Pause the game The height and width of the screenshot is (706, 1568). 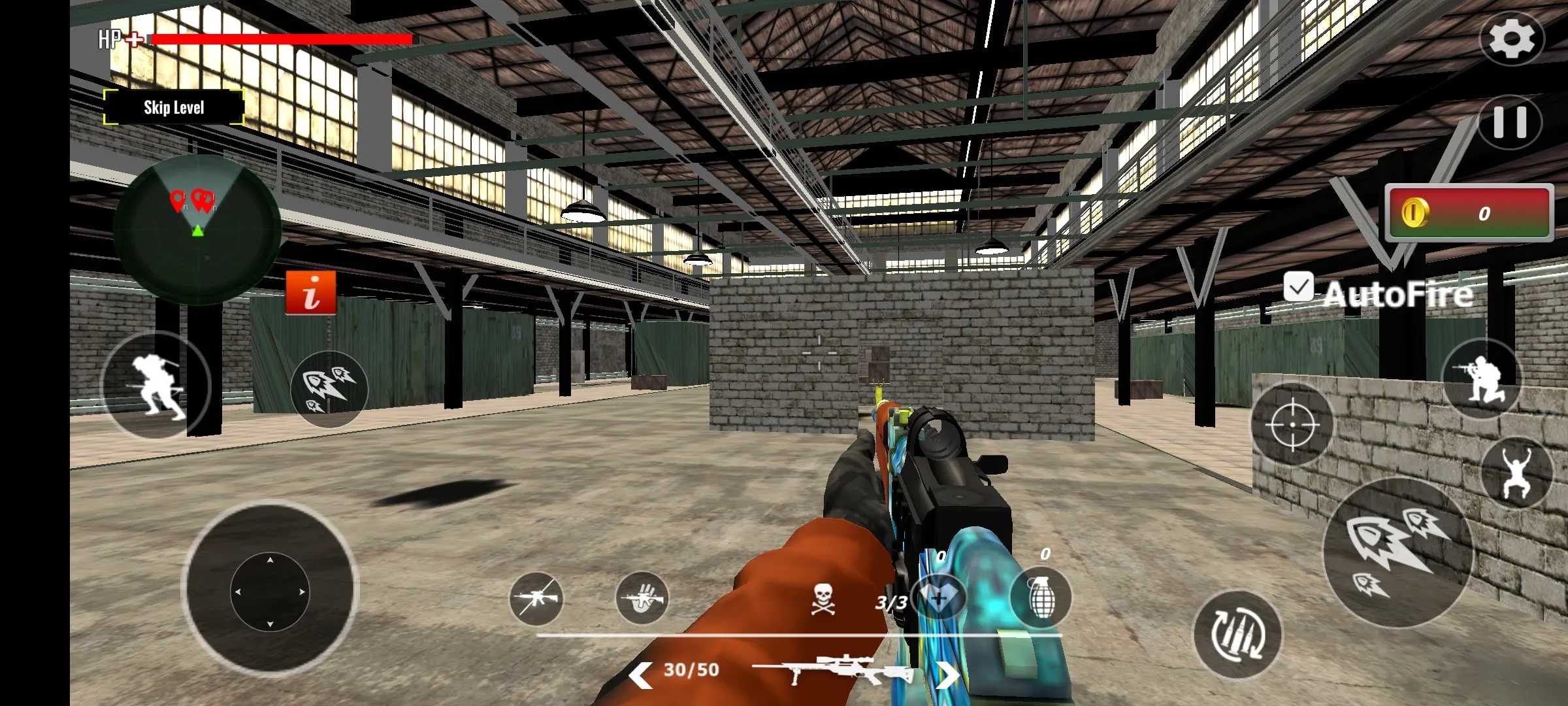[1510, 122]
